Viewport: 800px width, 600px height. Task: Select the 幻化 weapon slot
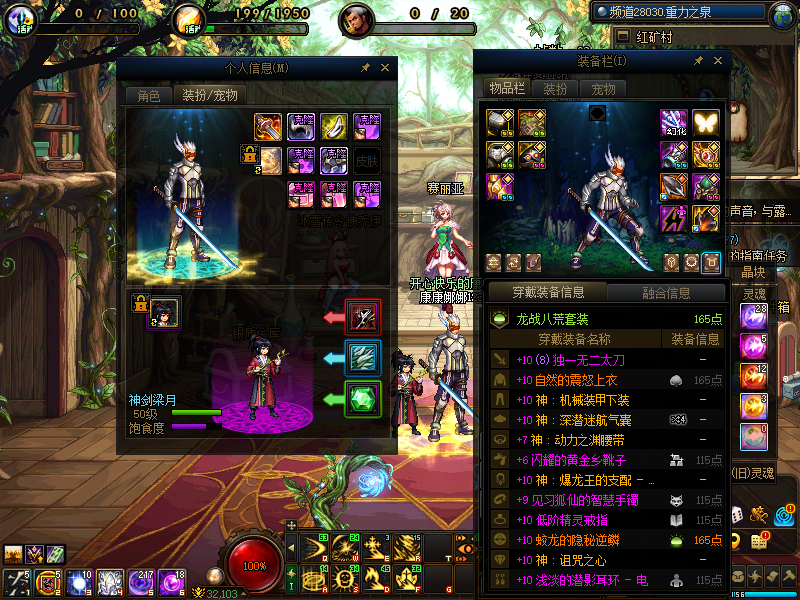pos(673,123)
